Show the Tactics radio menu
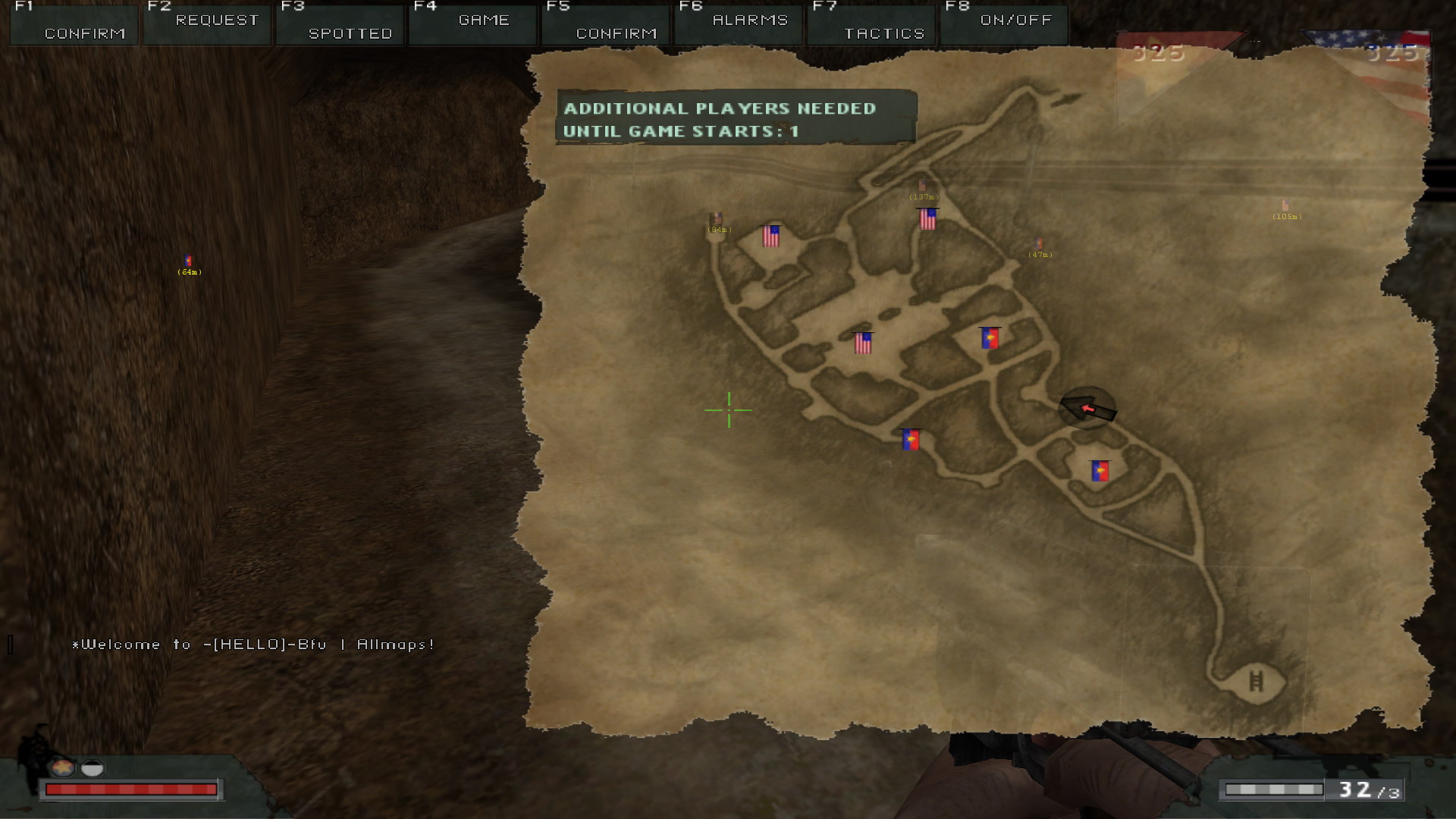1456x819 pixels. 871,23
